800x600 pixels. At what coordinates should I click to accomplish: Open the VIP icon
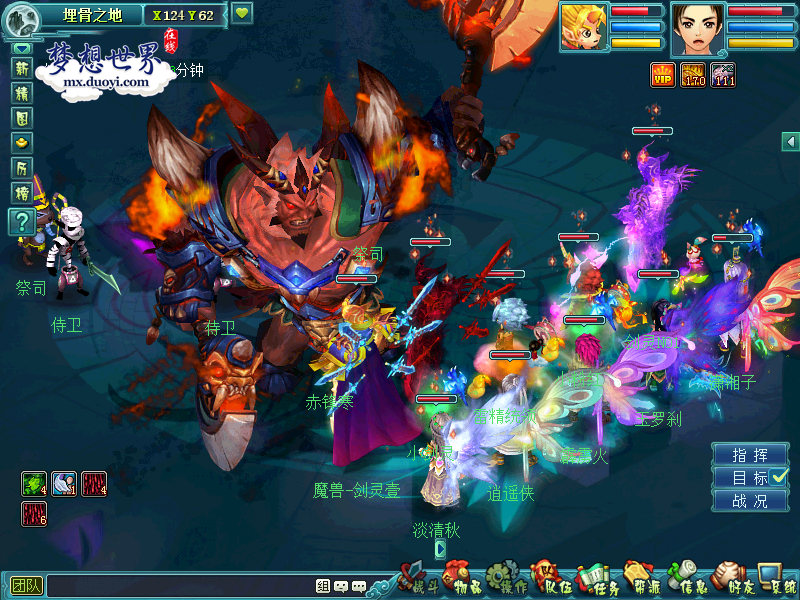[x=662, y=74]
